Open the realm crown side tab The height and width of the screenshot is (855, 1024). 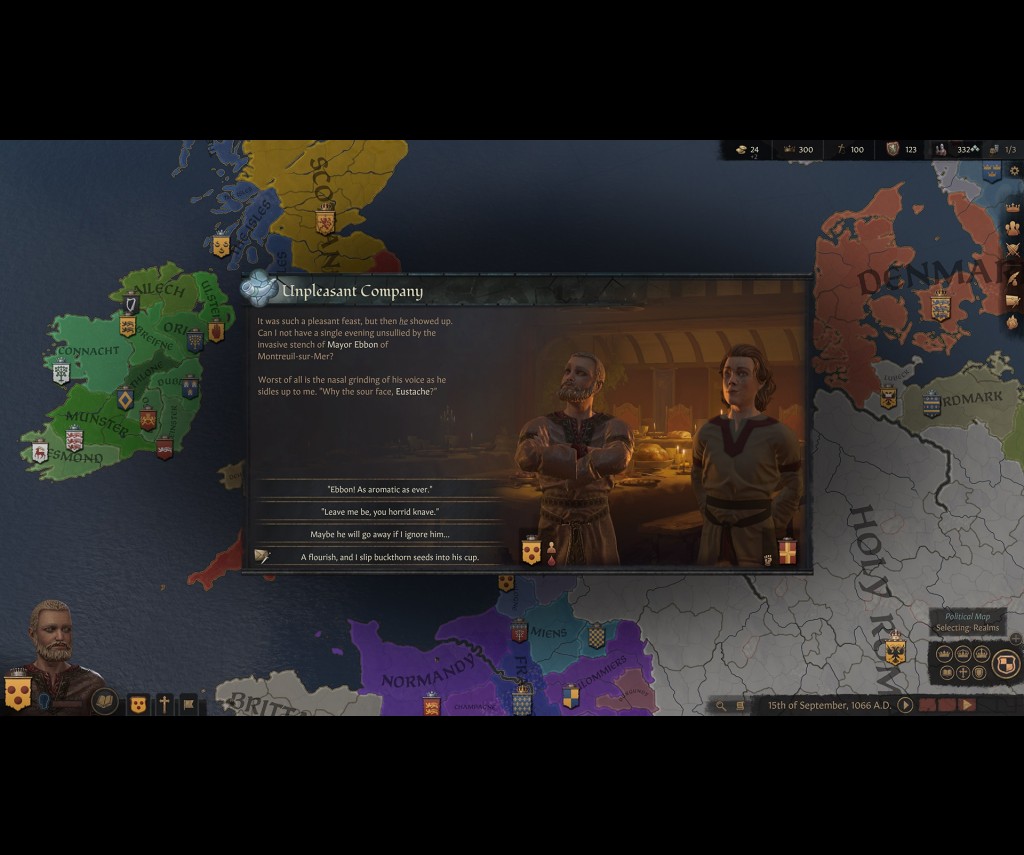1013,206
